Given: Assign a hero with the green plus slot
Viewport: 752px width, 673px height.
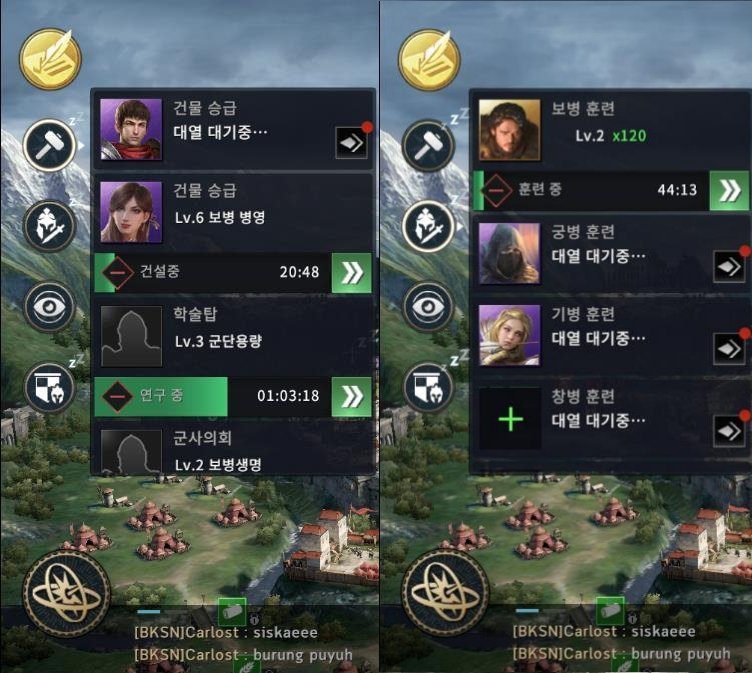Looking at the screenshot, I should coord(510,417).
